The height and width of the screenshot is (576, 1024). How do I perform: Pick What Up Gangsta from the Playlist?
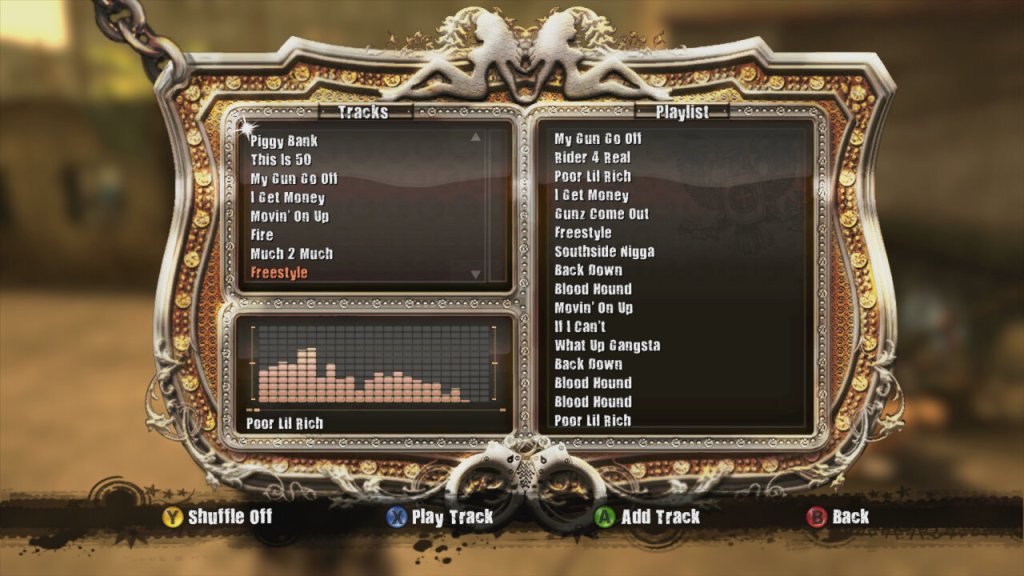[607, 346]
